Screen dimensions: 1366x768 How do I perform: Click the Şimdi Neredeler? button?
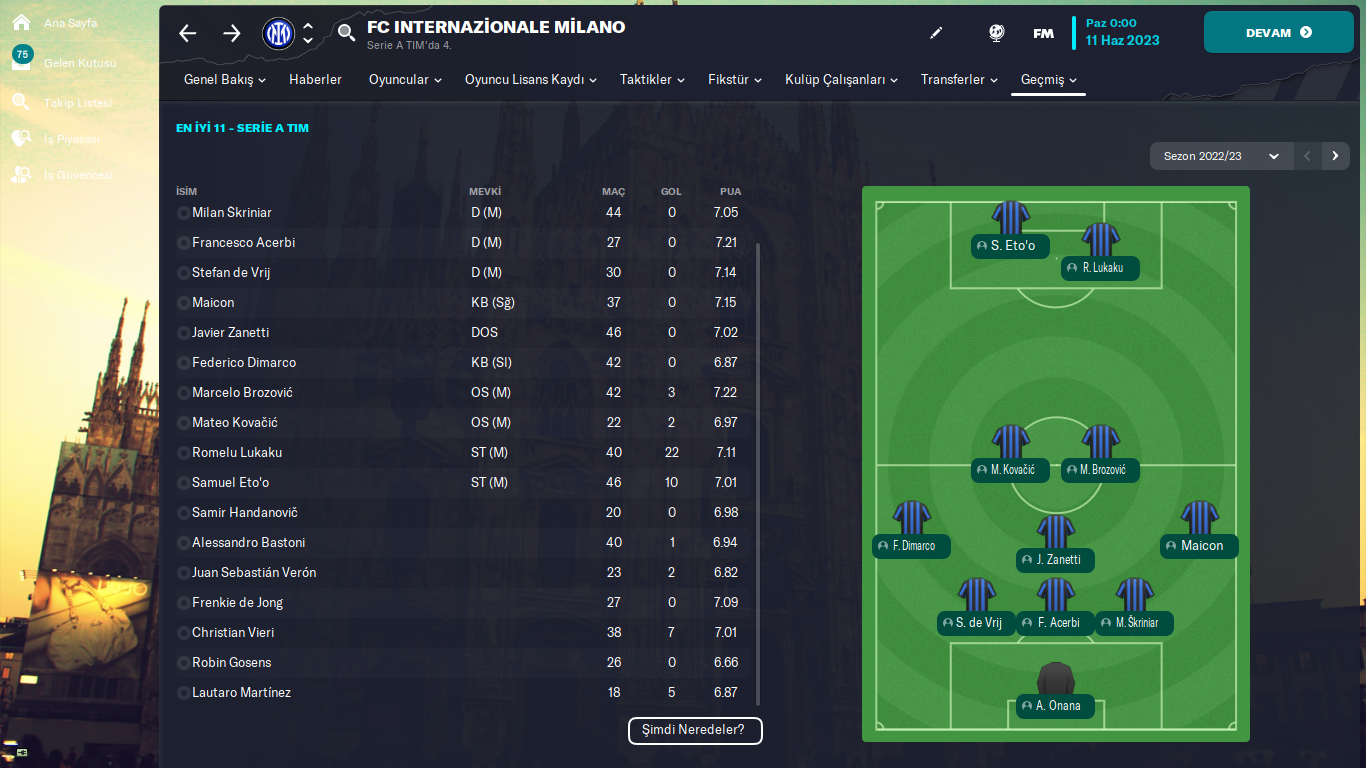click(x=695, y=730)
